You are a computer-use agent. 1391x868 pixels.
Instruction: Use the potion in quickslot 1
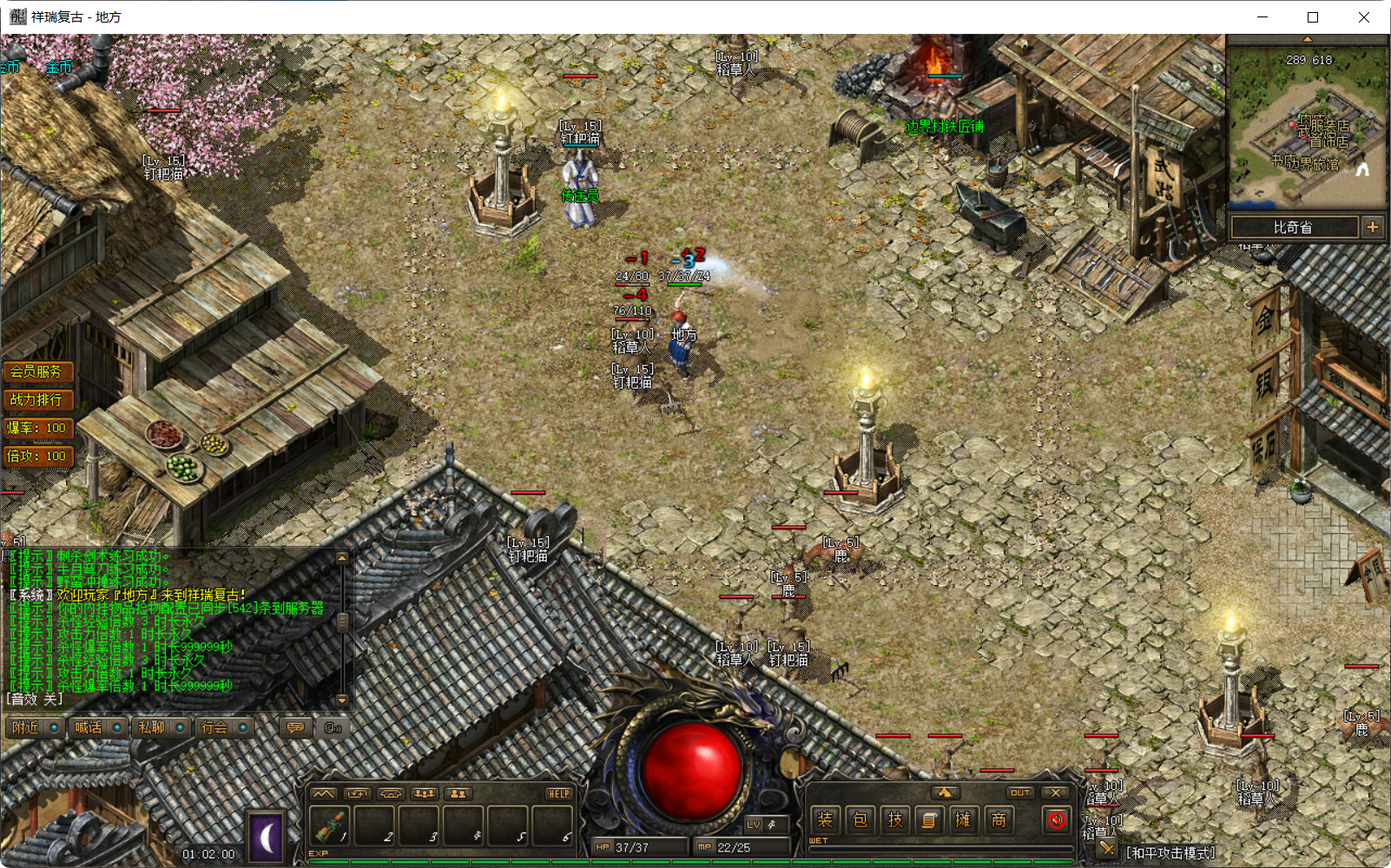(329, 825)
